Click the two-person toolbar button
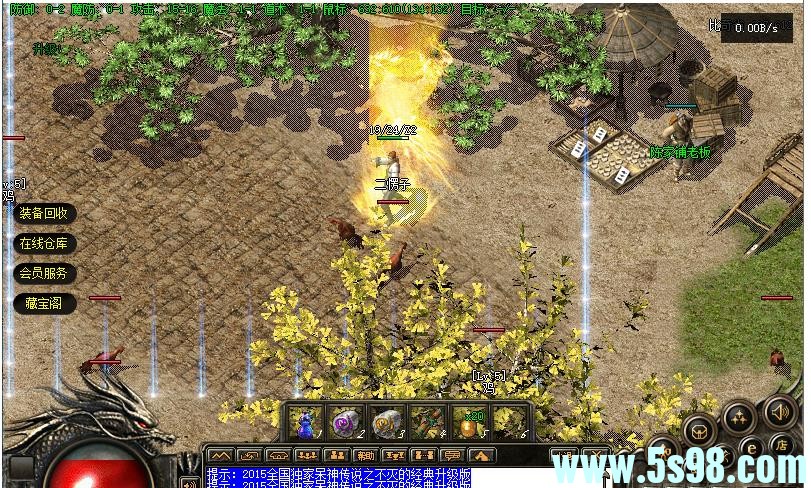This screenshot has height=488, width=811. coord(335,455)
